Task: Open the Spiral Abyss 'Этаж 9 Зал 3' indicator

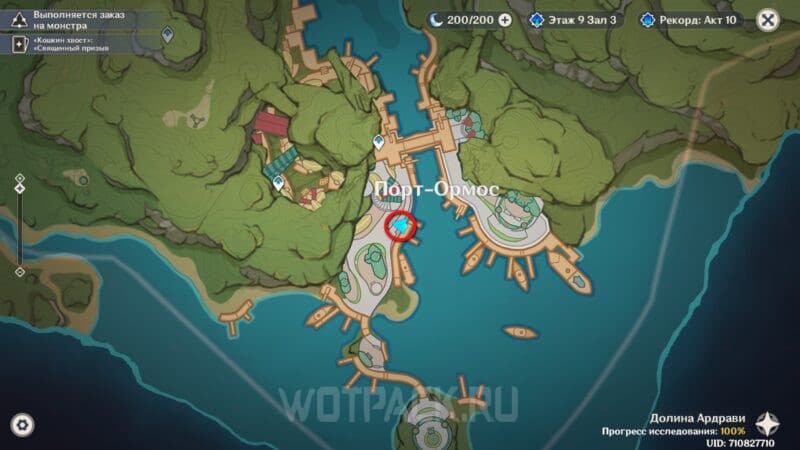Action: click(x=576, y=19)
